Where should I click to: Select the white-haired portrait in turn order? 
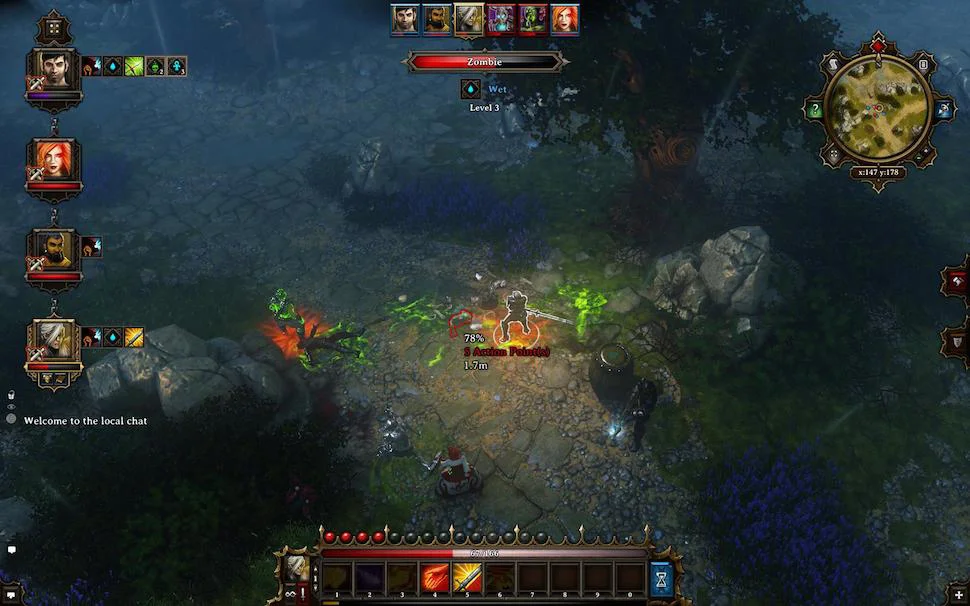pos(468,19)
